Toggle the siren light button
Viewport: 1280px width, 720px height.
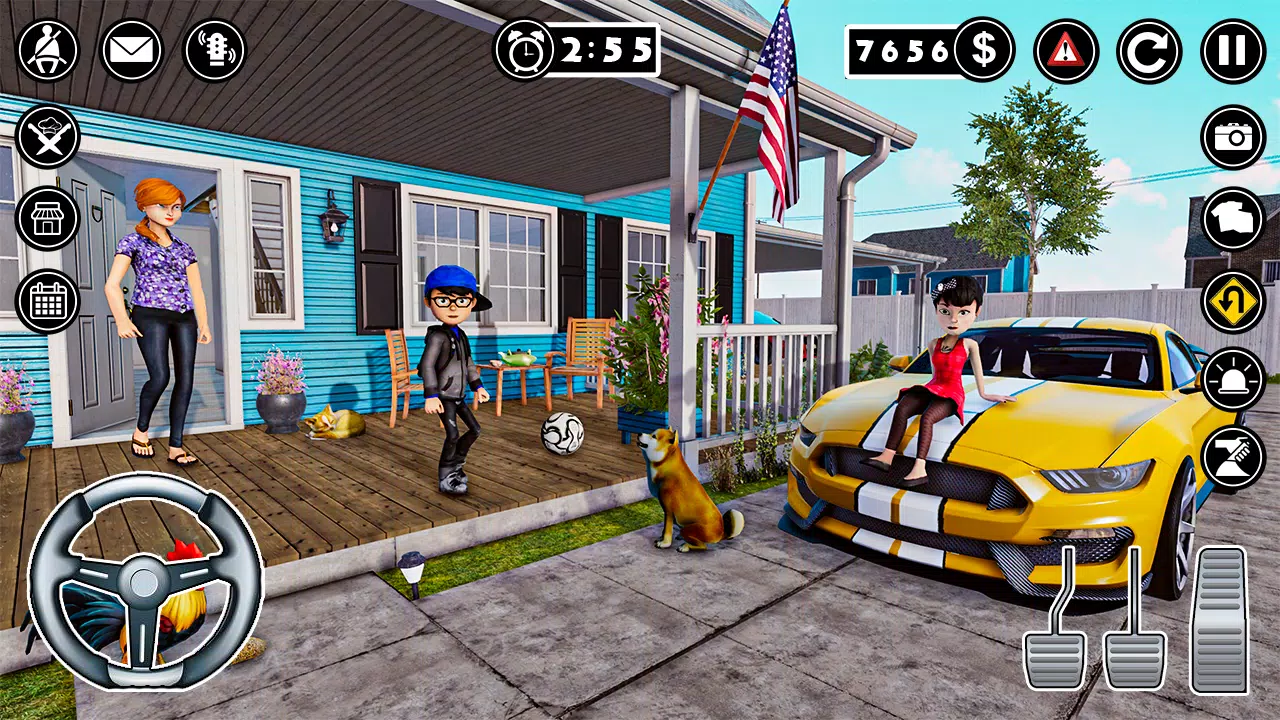1233,380
